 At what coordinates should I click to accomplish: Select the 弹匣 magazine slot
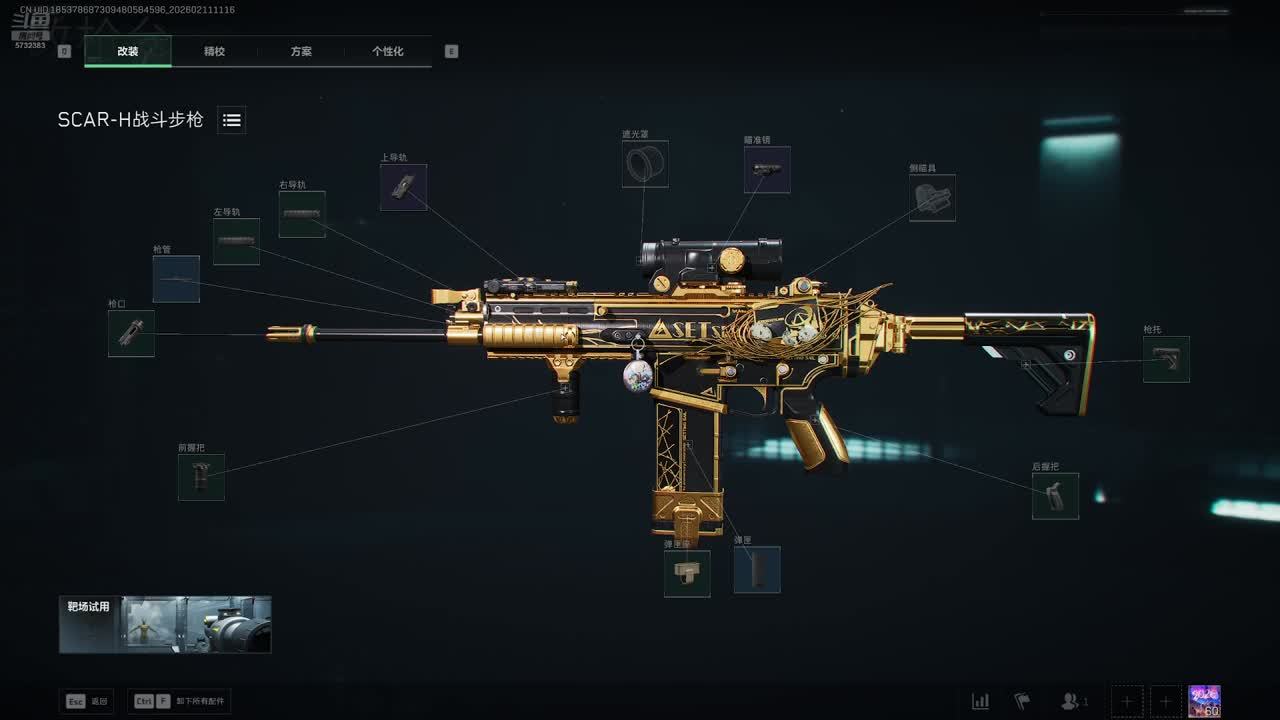pos(757,569)
